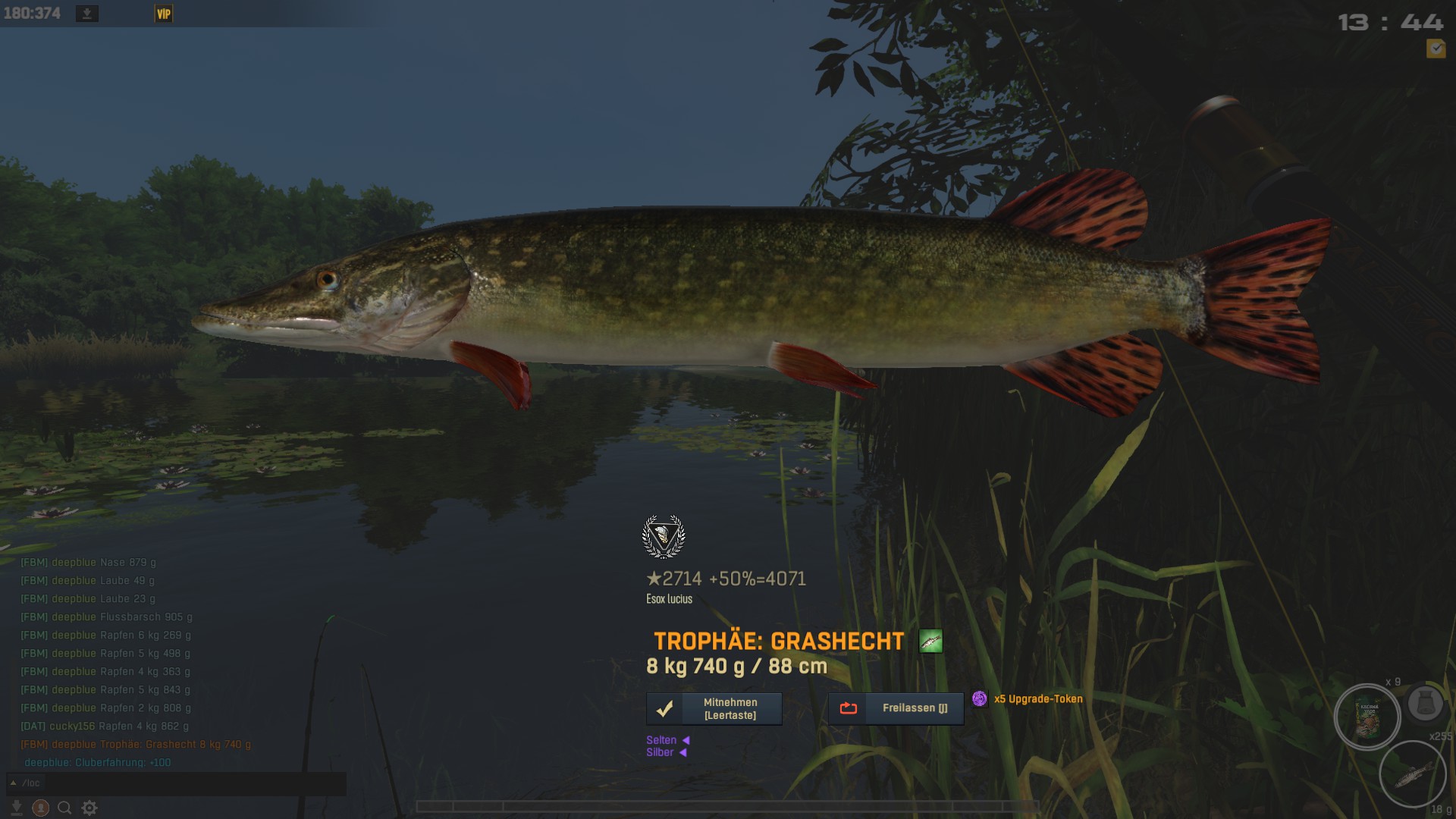This screenshot has height=819, width=1456.
Task: Select the groundbait bag slot
Action: [x=1367, y=717]
